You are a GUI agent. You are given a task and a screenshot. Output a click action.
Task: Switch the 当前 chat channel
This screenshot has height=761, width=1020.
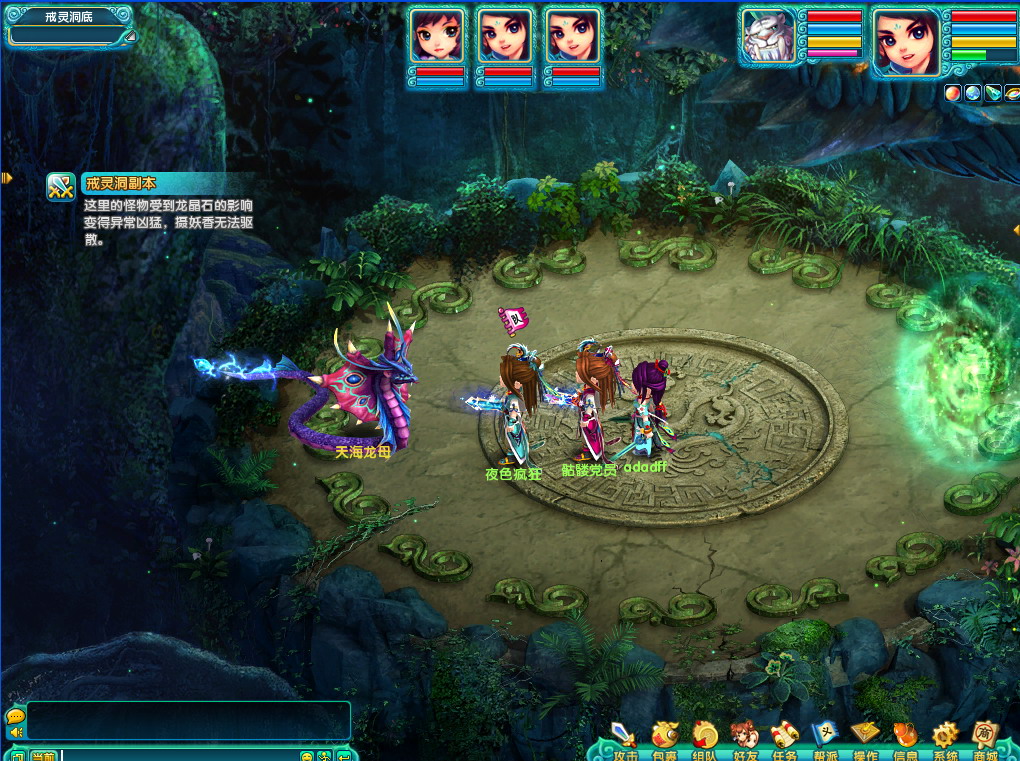[43, 755]
